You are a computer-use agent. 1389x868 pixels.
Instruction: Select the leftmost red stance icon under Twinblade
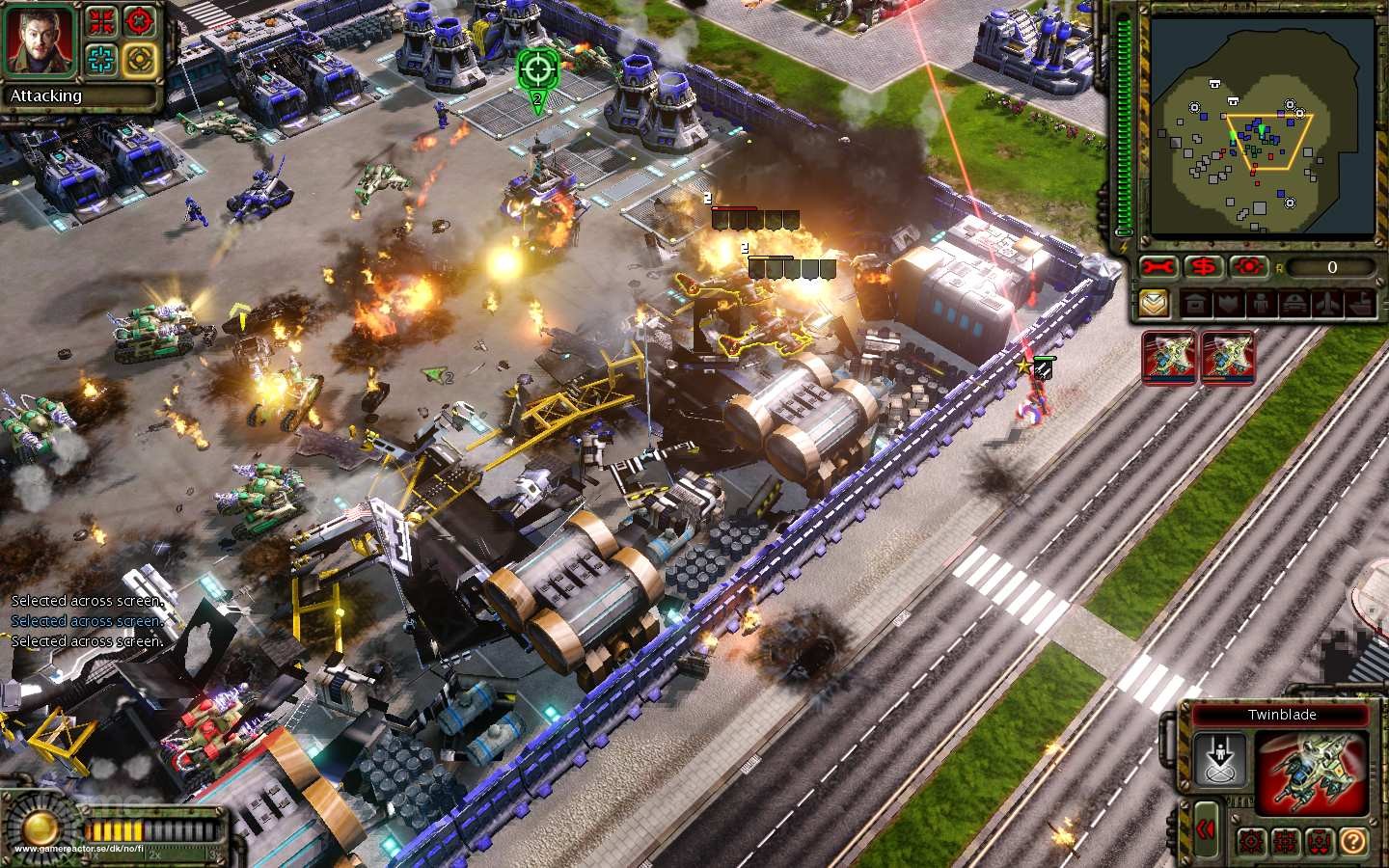click(x=1251, y=842)
